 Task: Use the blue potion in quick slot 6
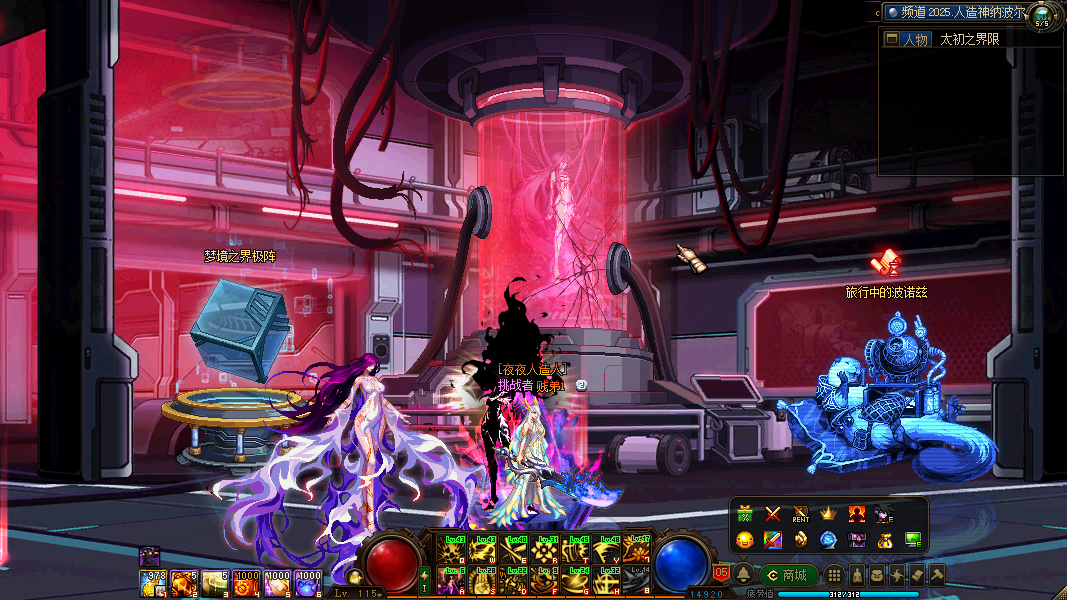click(309, 581)
